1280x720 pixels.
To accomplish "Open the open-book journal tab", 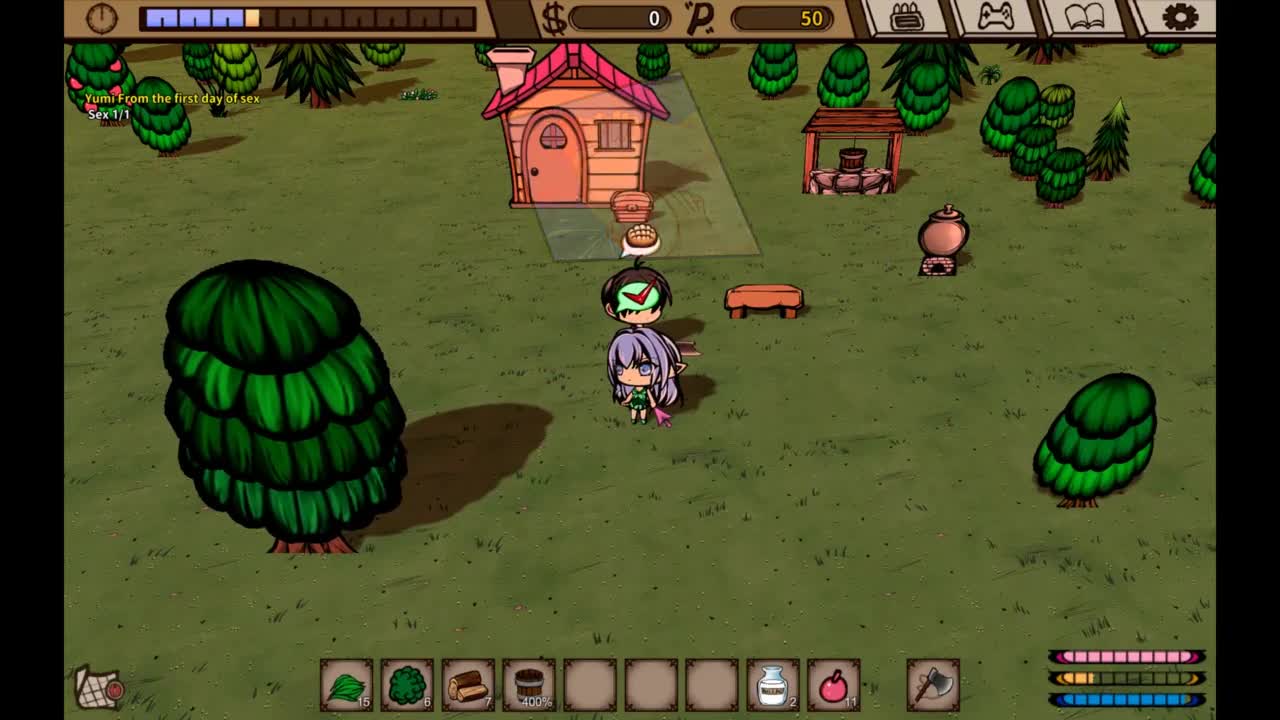I will (1085, 17).
